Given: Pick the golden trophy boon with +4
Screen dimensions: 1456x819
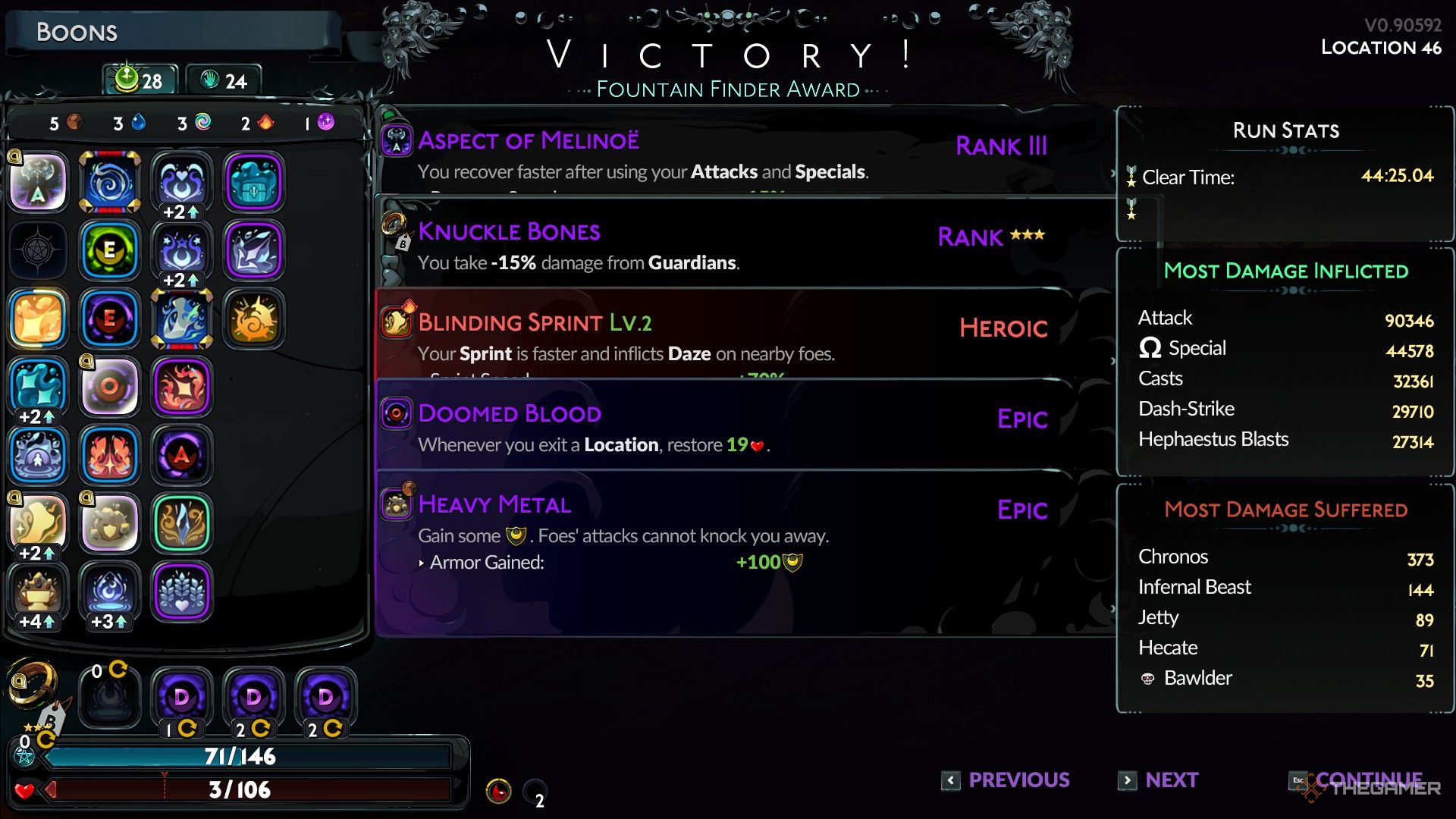Looking at the screenshot, I should coord(38,591).
